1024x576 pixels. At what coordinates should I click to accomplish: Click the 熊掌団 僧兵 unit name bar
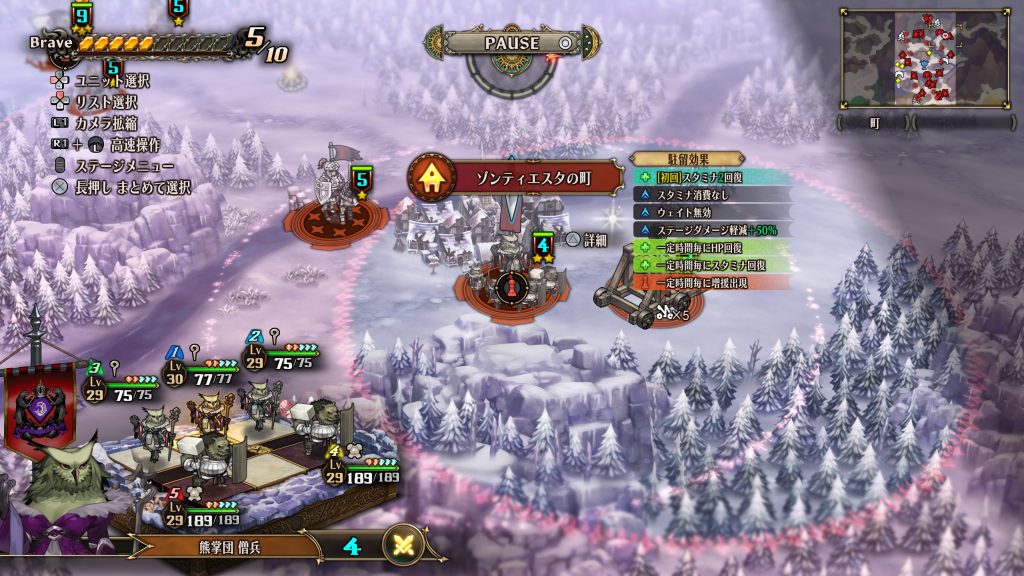220,546
